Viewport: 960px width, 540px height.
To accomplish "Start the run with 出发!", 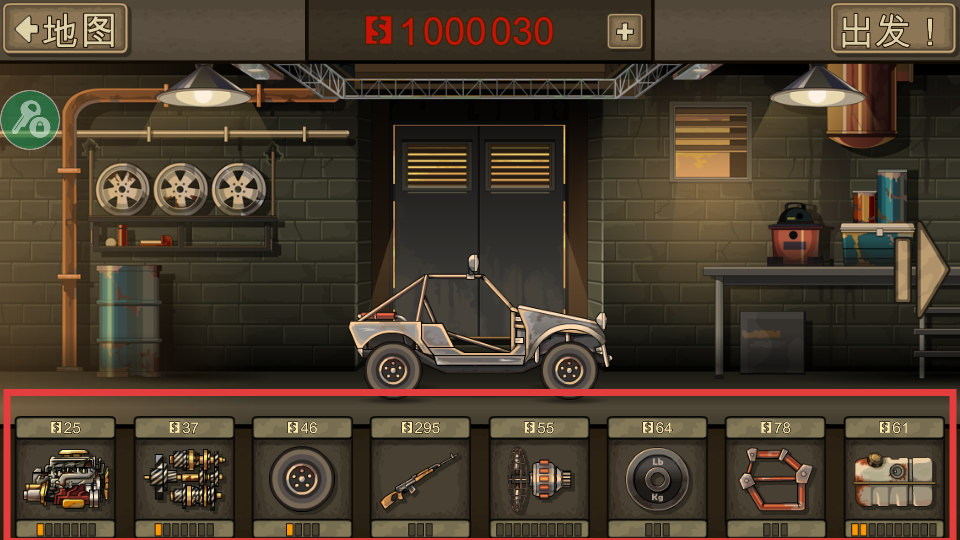I will pos(886,30).
